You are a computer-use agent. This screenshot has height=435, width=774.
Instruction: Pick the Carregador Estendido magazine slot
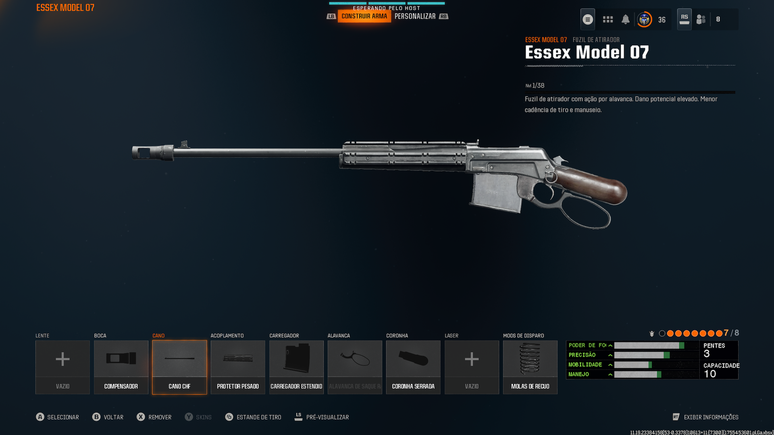(296, 366)
